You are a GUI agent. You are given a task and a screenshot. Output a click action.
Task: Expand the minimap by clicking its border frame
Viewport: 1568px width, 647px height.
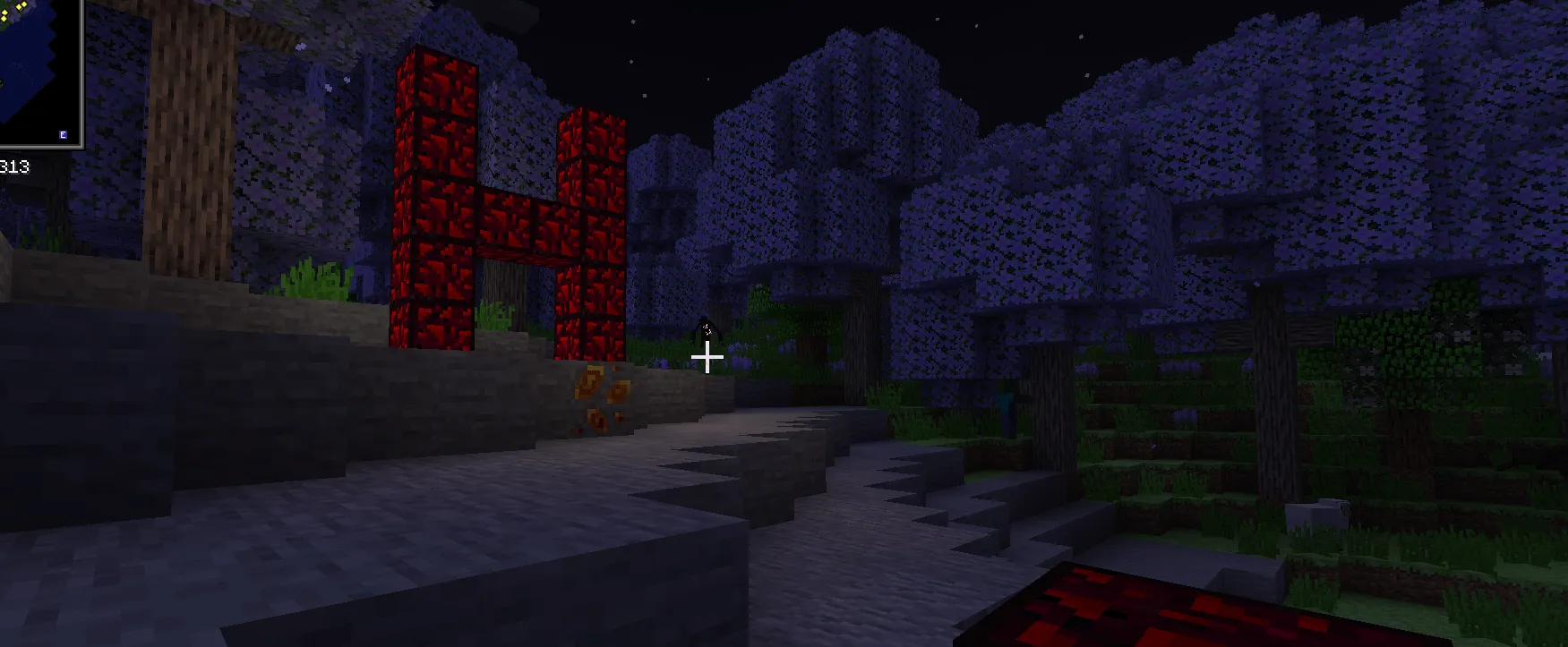pyautogui.click(x=80, y=72)
